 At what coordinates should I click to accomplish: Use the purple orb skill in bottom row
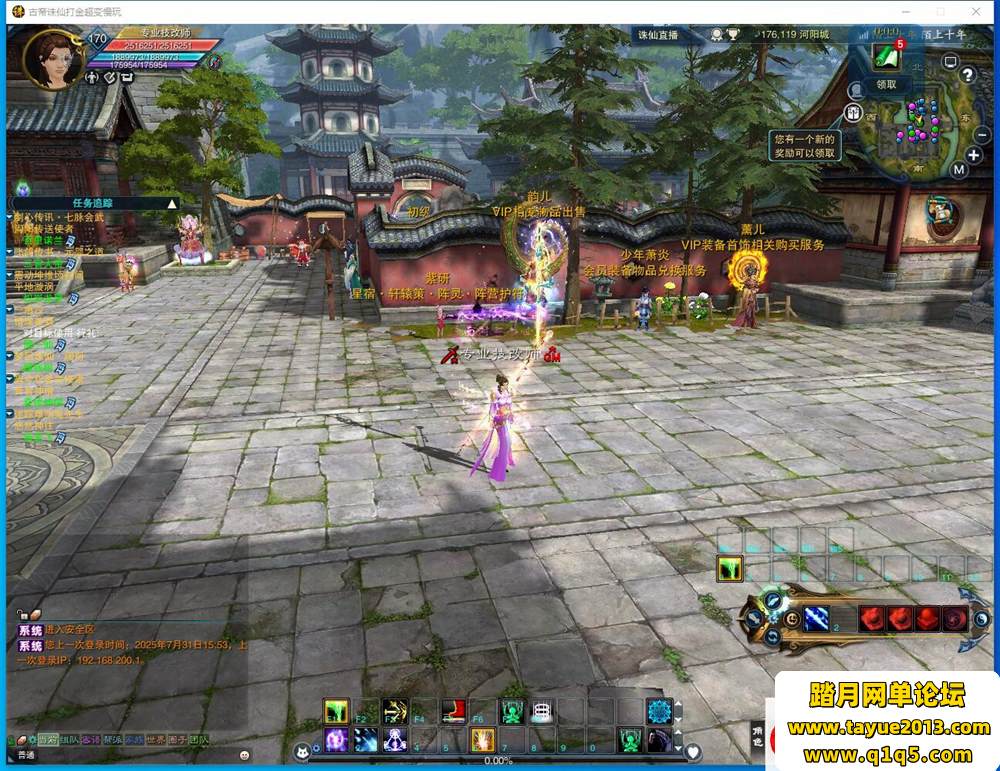(x=336, y=740)
